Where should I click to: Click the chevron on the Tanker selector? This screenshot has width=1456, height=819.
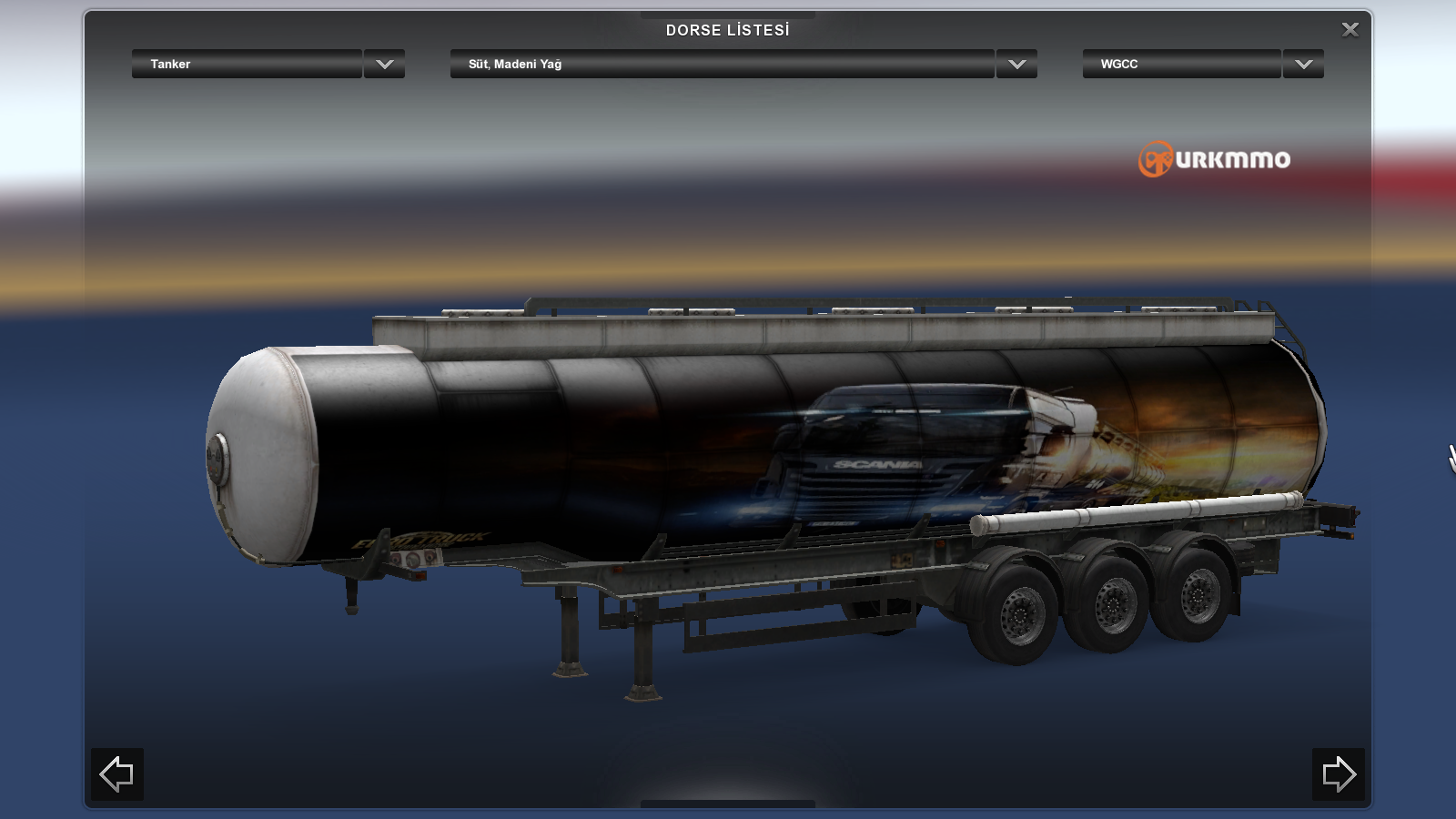coord(383,65)
